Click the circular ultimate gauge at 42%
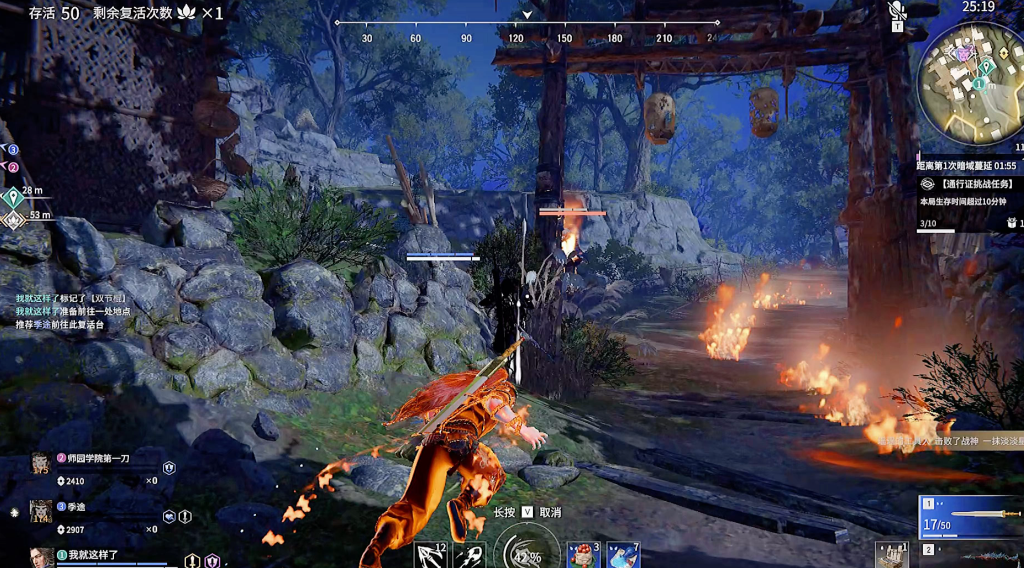Viewport: 1024px width, 568px height. pyautogui.click(x=525, y=553)
